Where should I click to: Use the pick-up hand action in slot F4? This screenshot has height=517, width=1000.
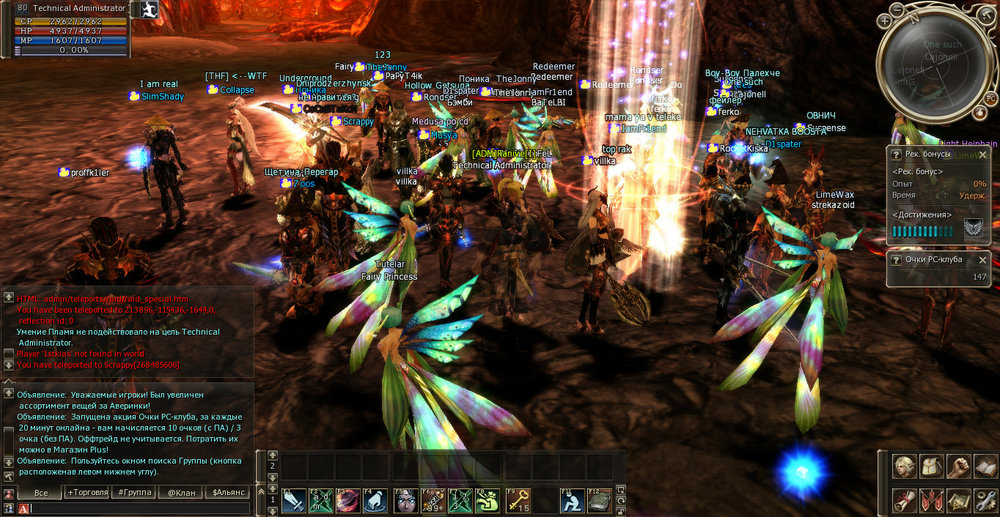point(377,499)
